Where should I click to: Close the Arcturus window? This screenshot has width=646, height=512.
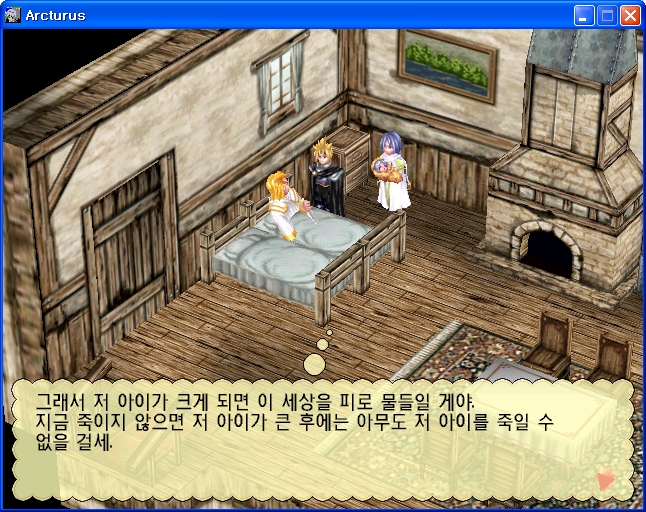[630, 15]
